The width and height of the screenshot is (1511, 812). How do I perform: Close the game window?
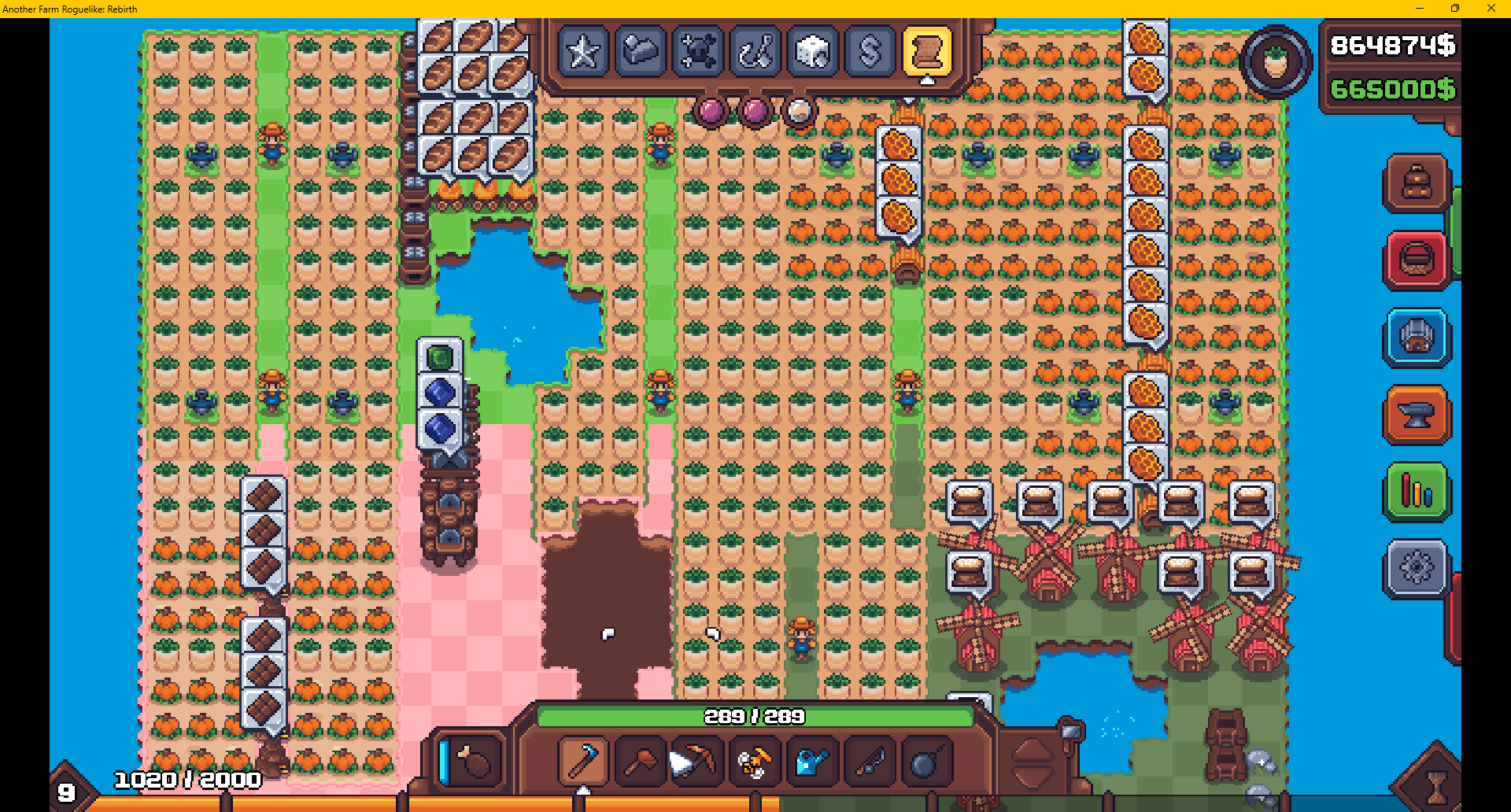(1491, 9)
